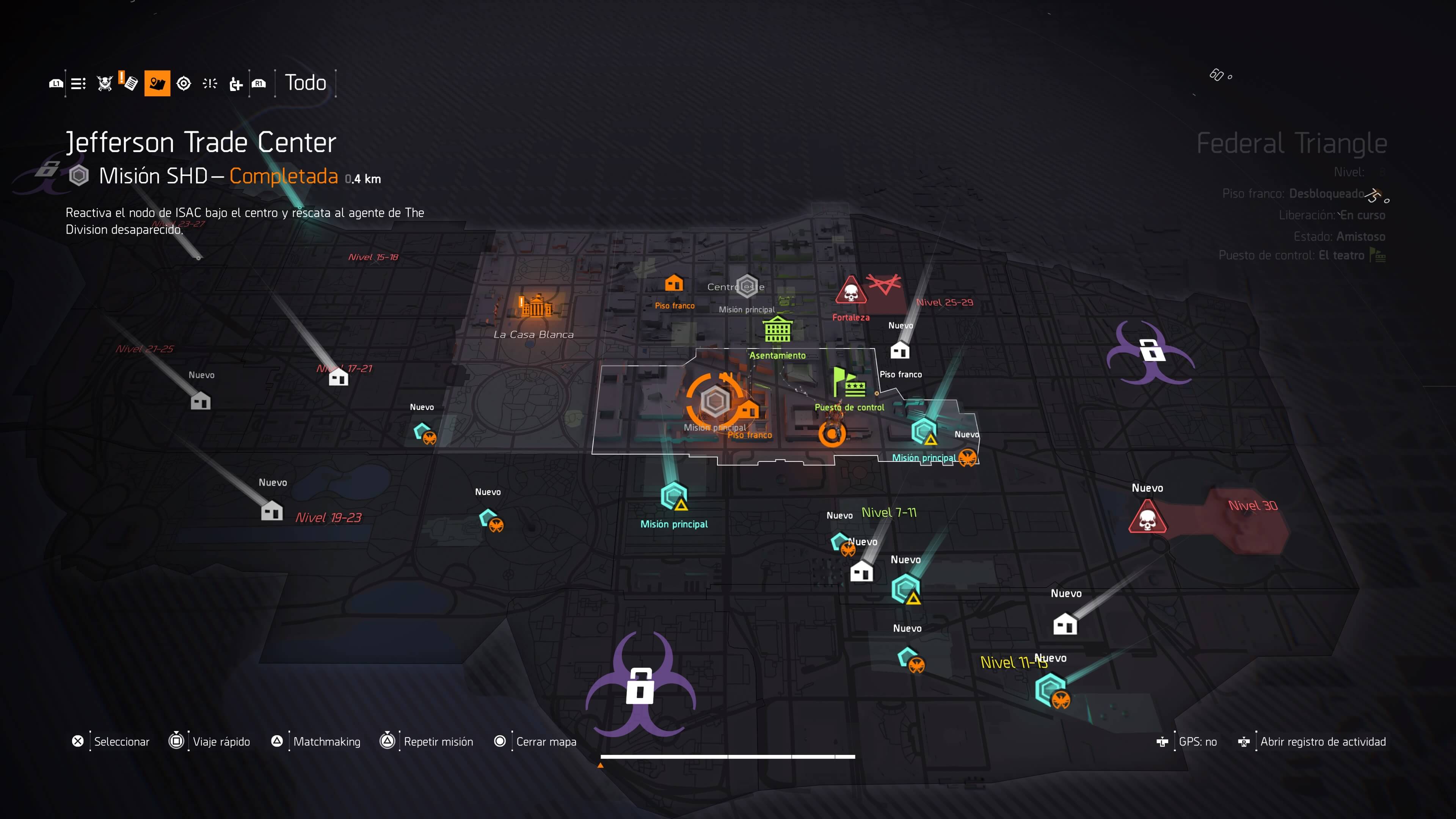Click the conflict alert burst icon
Screen dimensions: 1456x819
tap(209, 83)
